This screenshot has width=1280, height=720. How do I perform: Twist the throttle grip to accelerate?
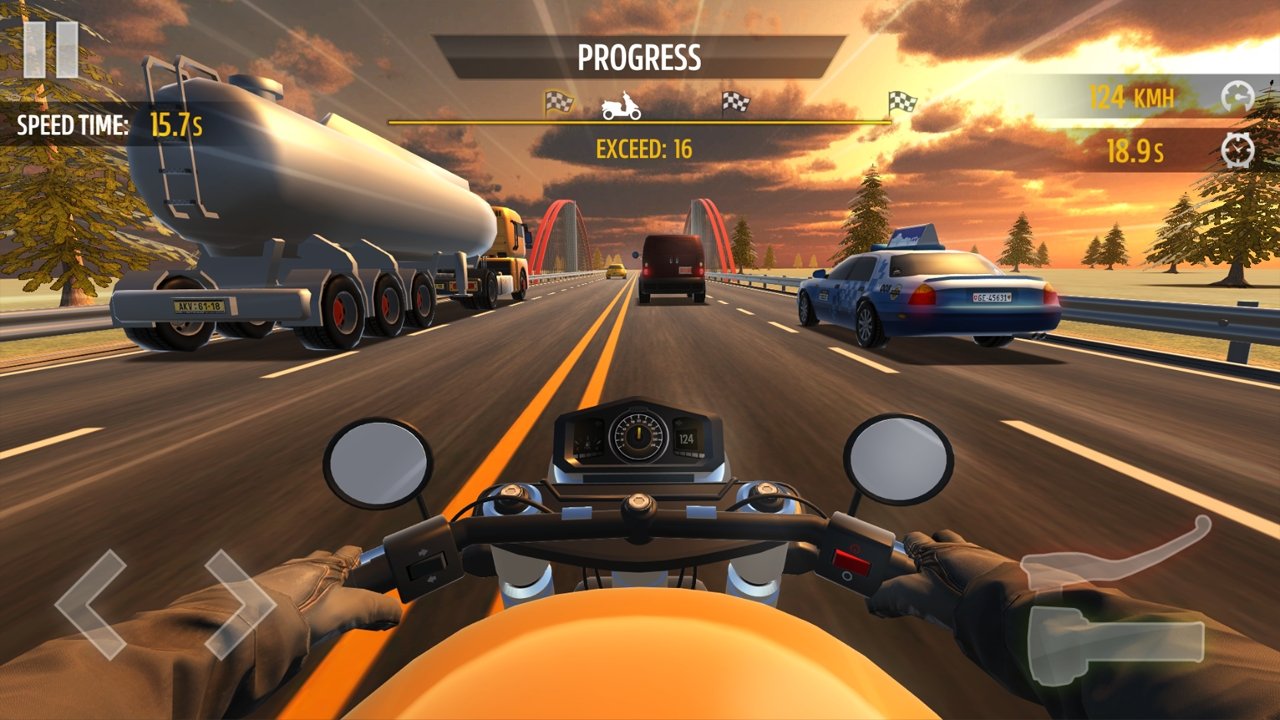coord(1115,643)
